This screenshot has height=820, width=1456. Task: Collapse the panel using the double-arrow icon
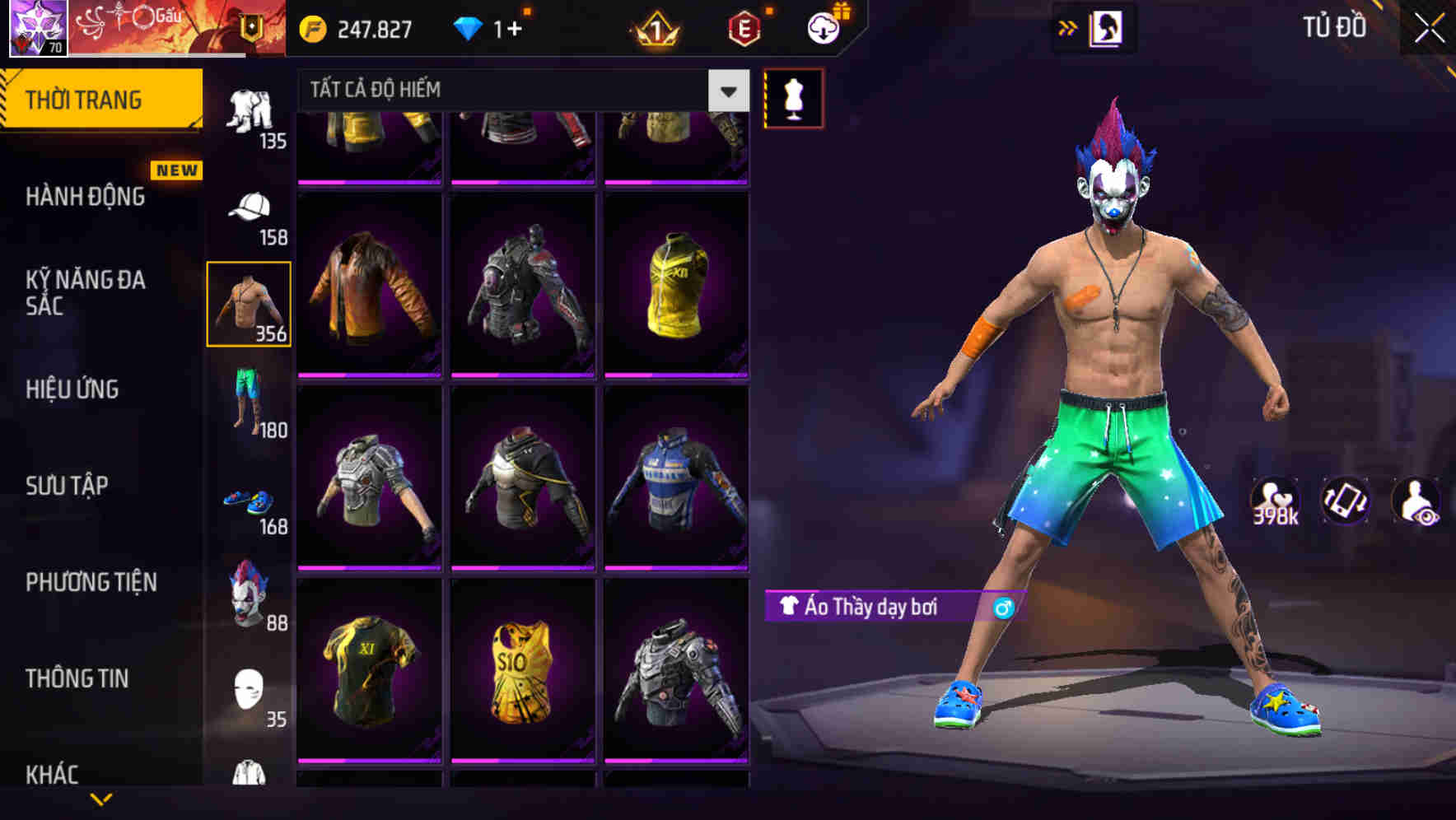(1067, 27)
